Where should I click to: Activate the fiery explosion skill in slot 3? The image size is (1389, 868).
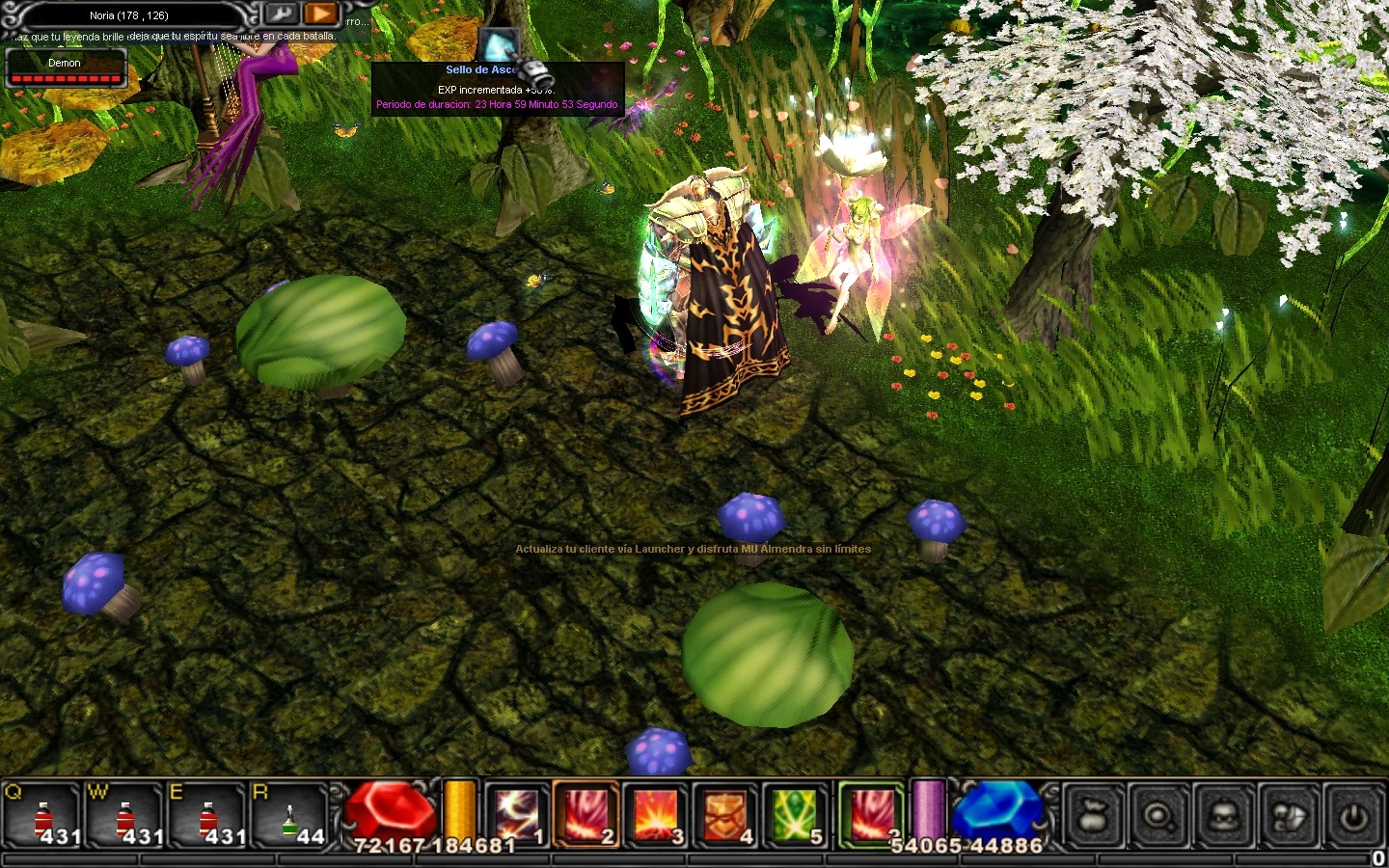656,815
